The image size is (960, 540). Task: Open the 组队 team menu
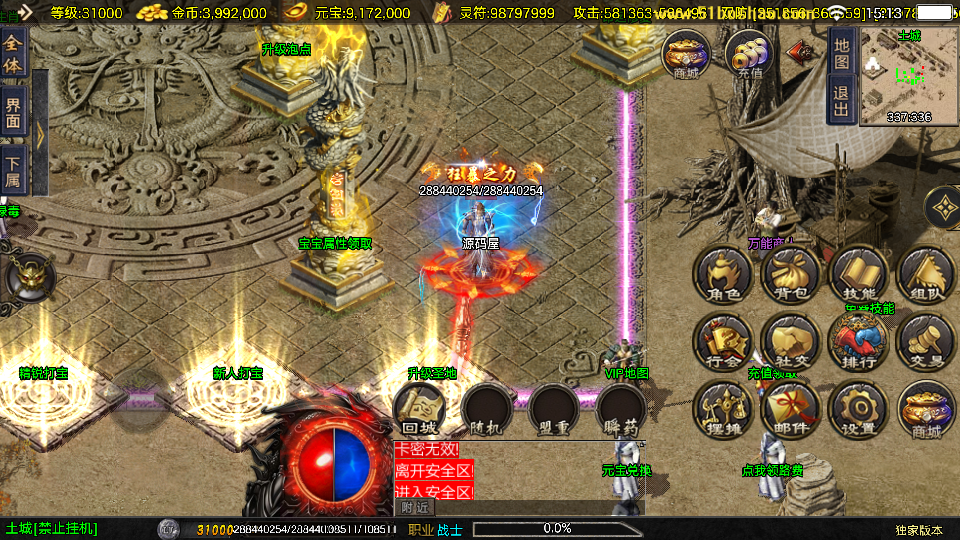924,276
